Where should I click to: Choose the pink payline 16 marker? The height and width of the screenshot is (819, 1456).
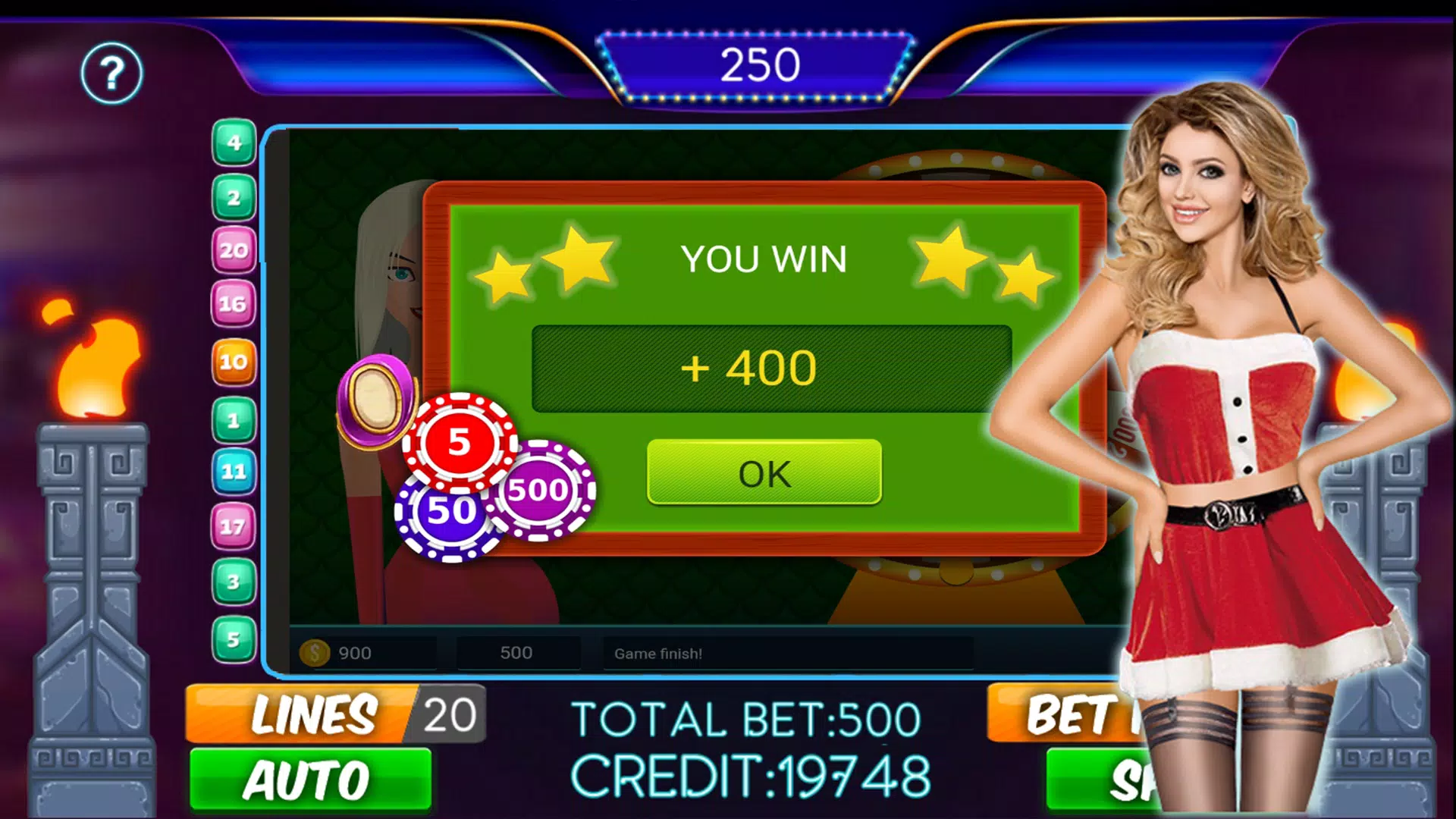click(233, 304)
